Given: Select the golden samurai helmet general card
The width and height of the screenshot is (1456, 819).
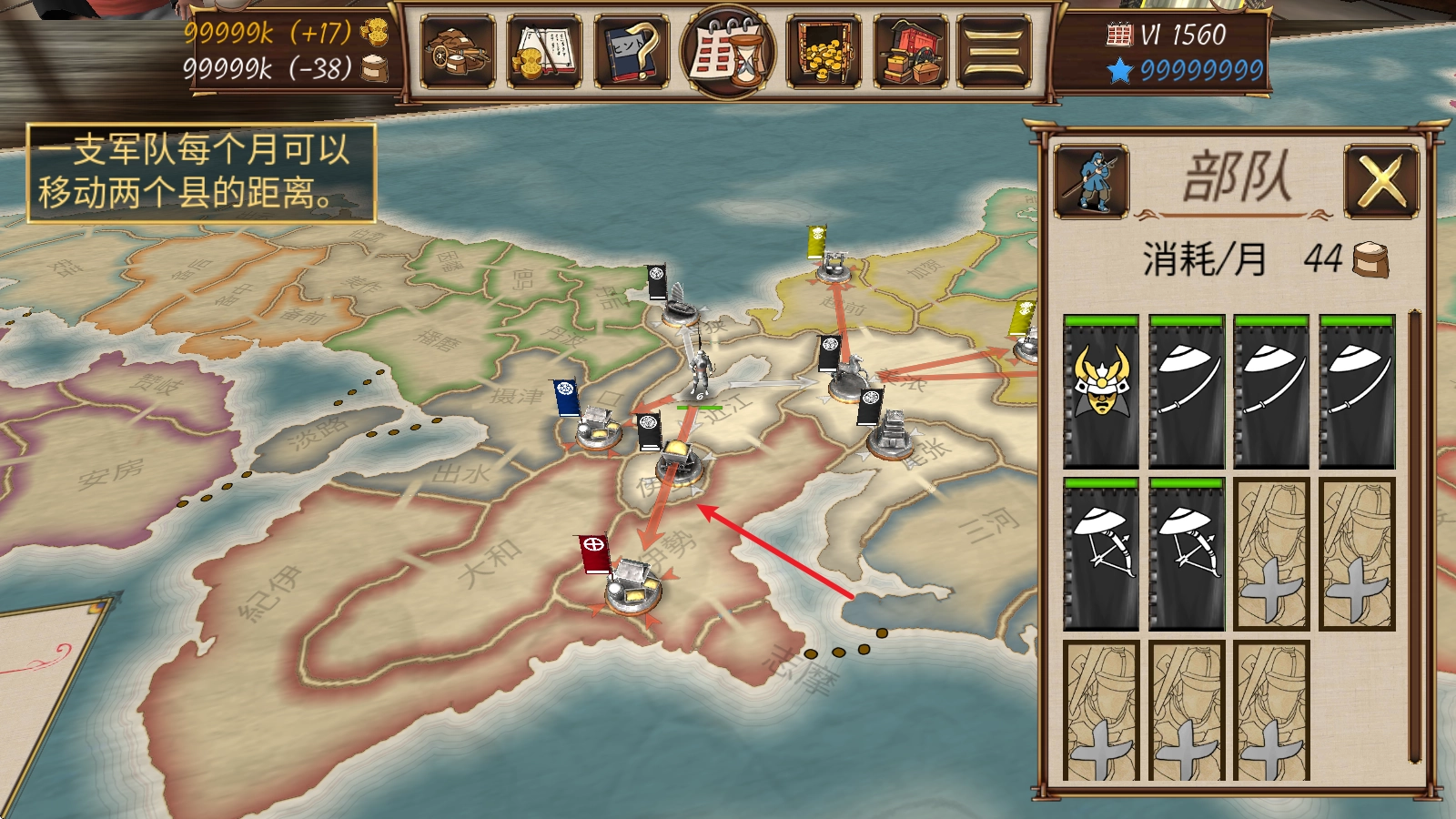Looking at the screenshot, I should pos(1101,391).
